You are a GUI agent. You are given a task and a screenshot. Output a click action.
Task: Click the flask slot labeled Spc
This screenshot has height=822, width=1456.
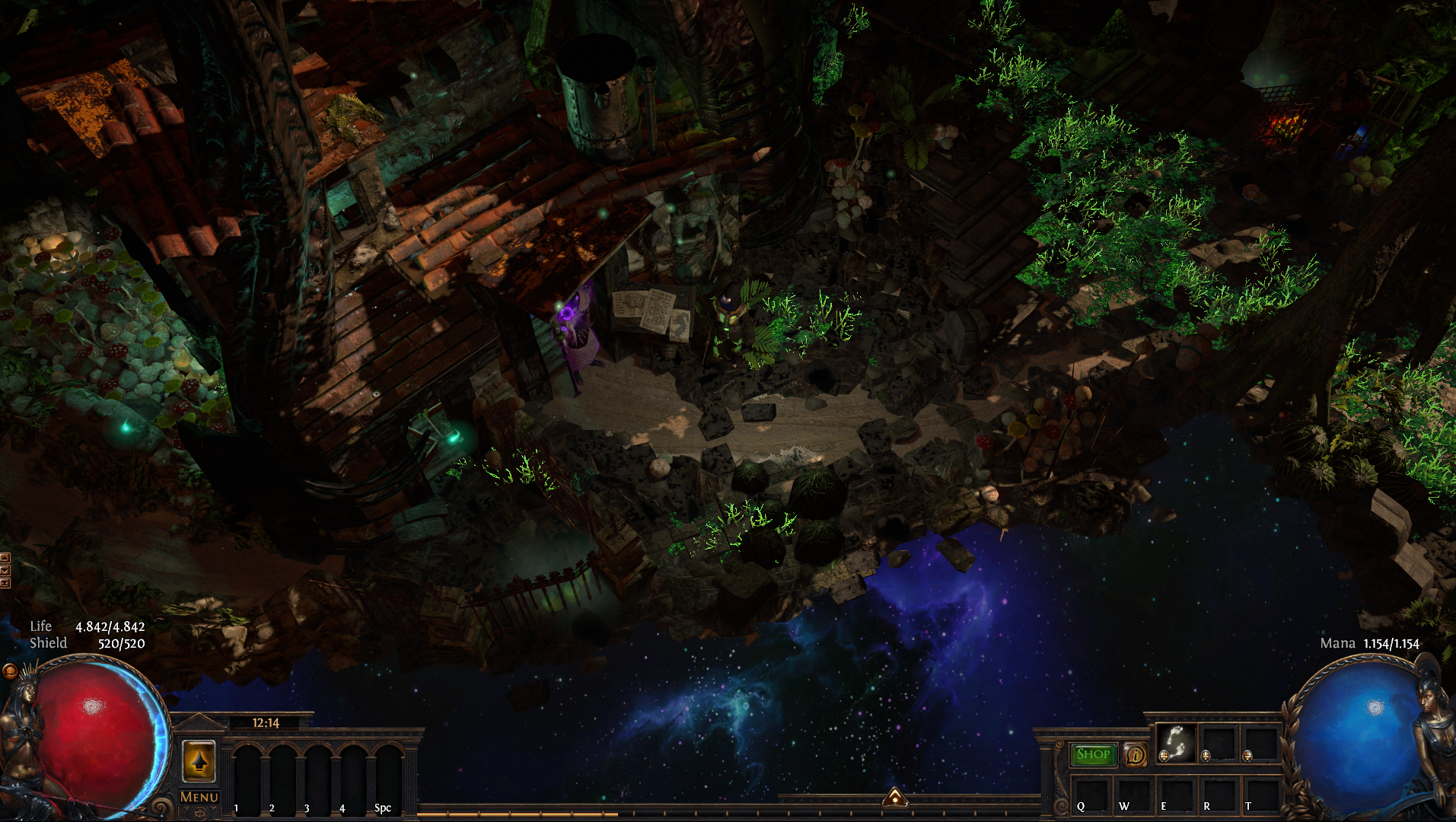point(388,778)
